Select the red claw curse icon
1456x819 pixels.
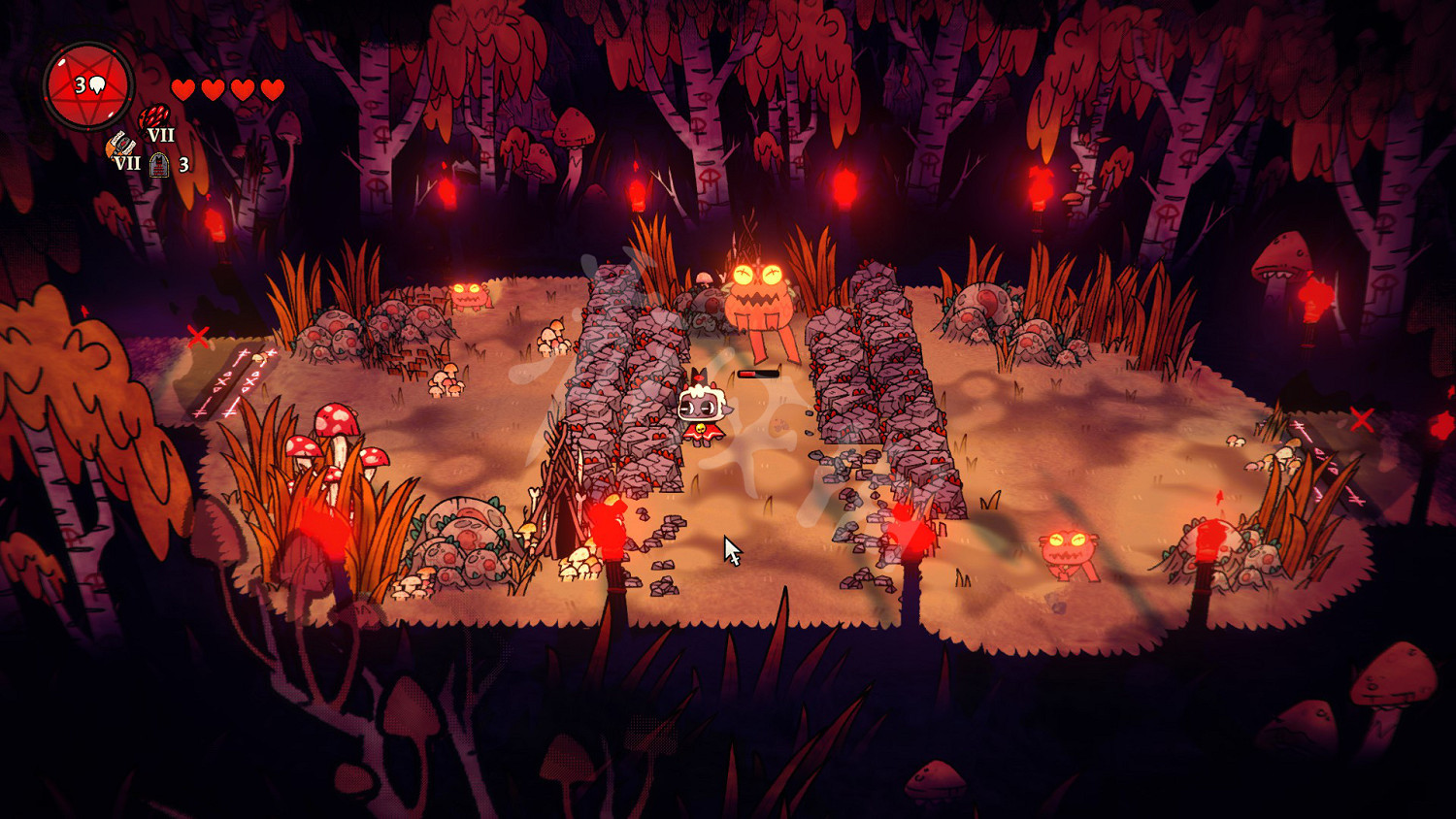153,118
